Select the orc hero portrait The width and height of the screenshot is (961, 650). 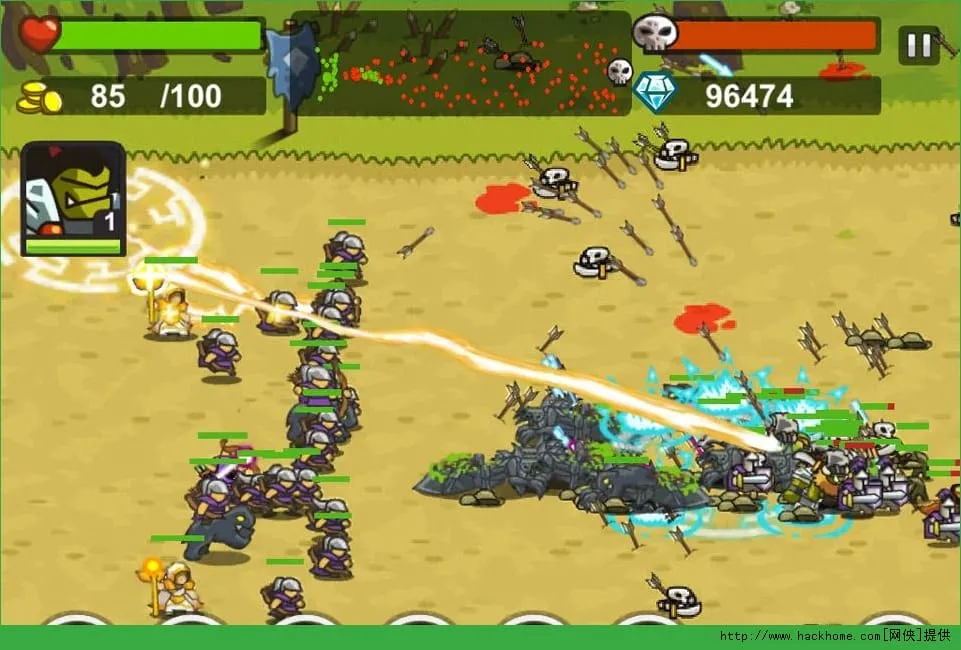73,198
